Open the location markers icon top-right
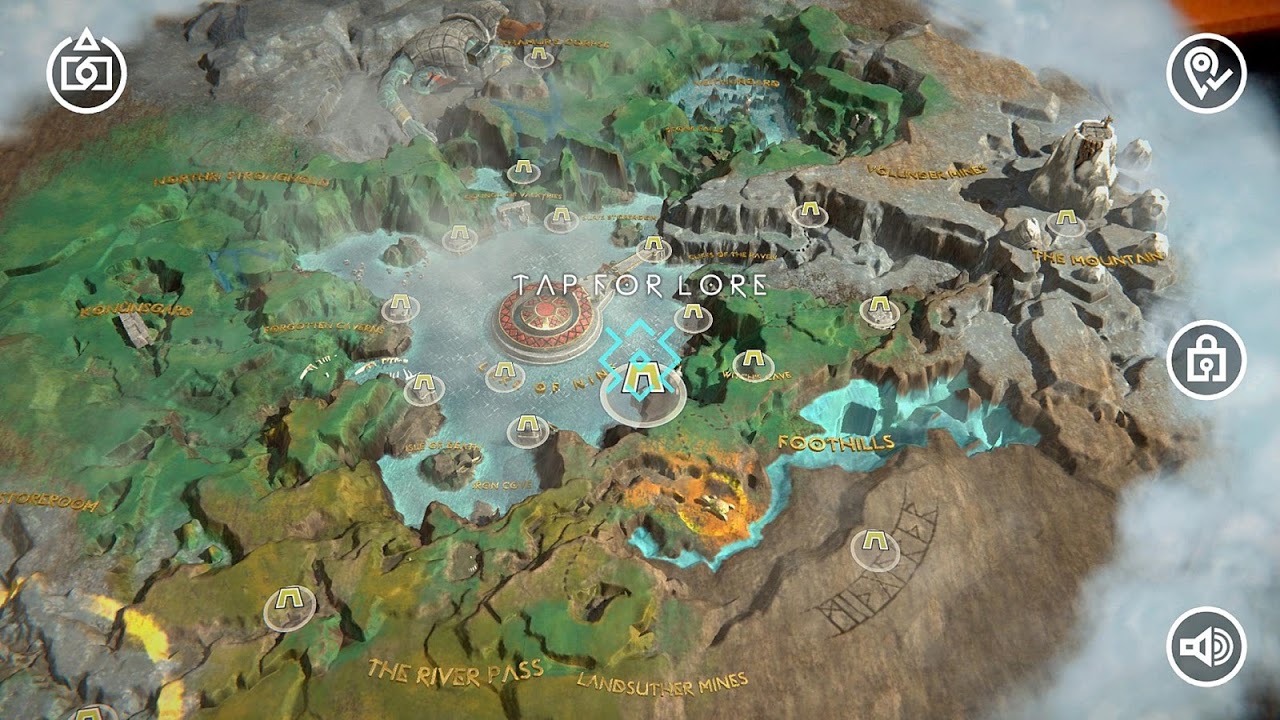1280x720 pixels. pyautogui.click(x=1204, y=71)
